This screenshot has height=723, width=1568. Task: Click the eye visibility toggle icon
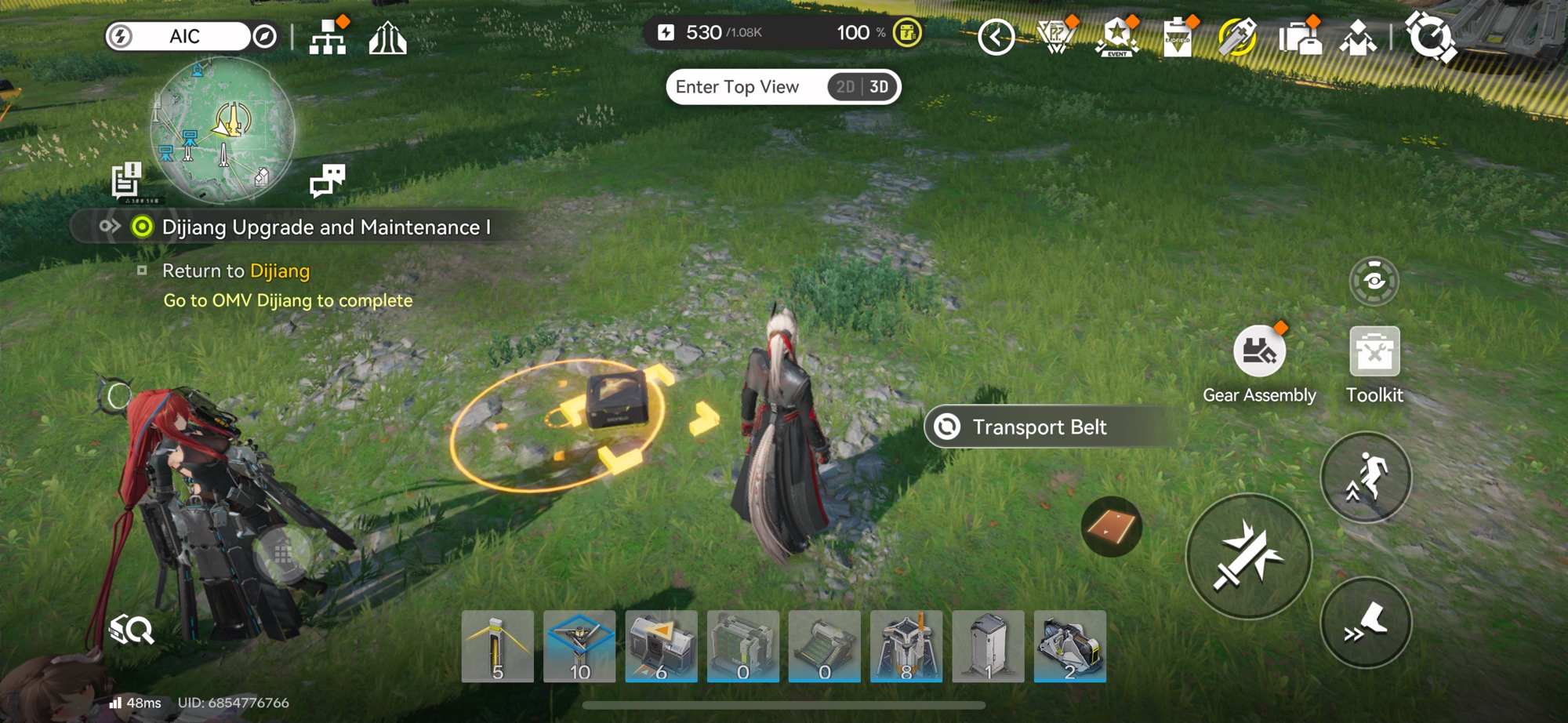click(x=1374, y=281)
